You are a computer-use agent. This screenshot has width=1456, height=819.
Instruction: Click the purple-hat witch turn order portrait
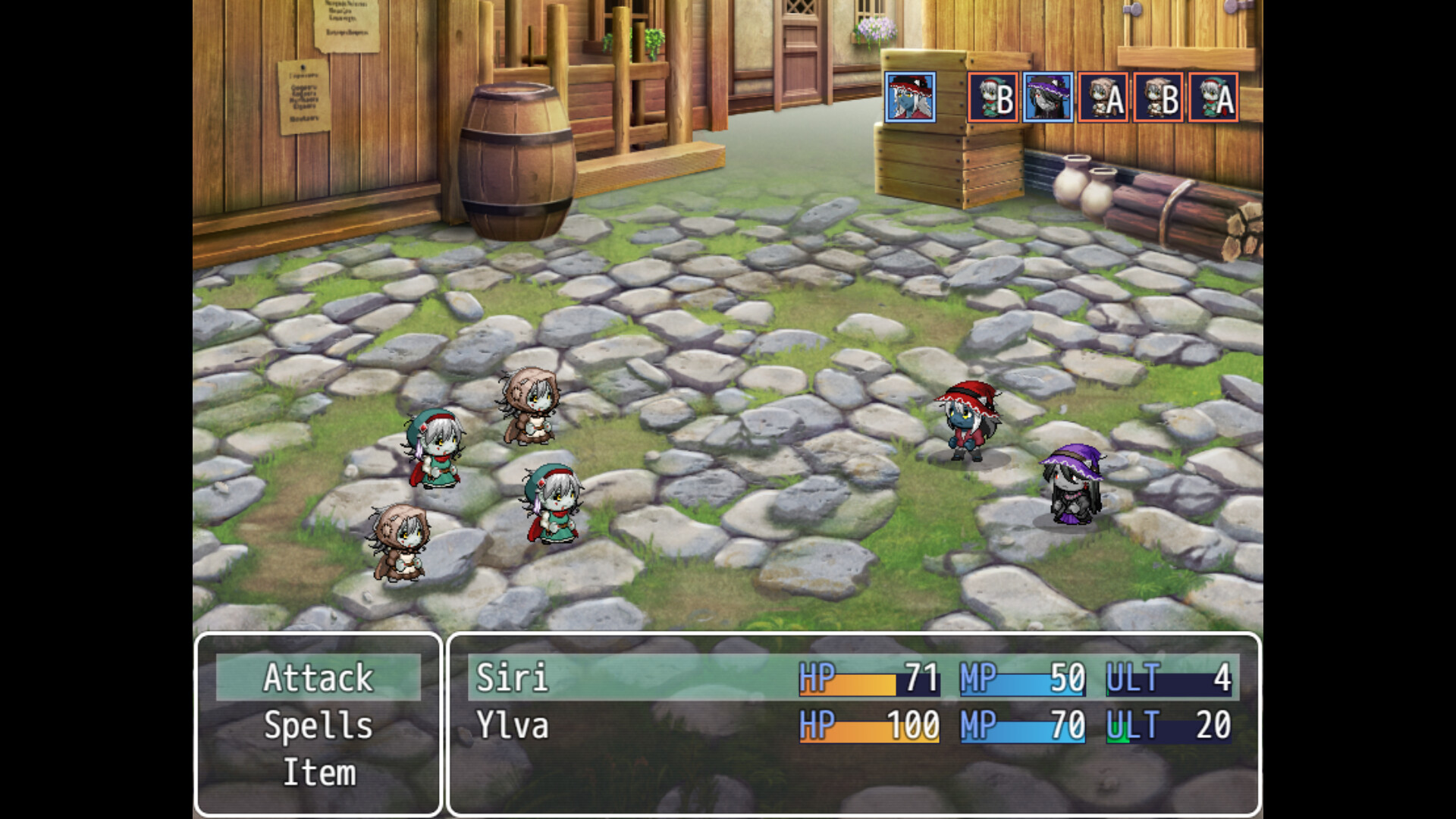[1047, 98]
